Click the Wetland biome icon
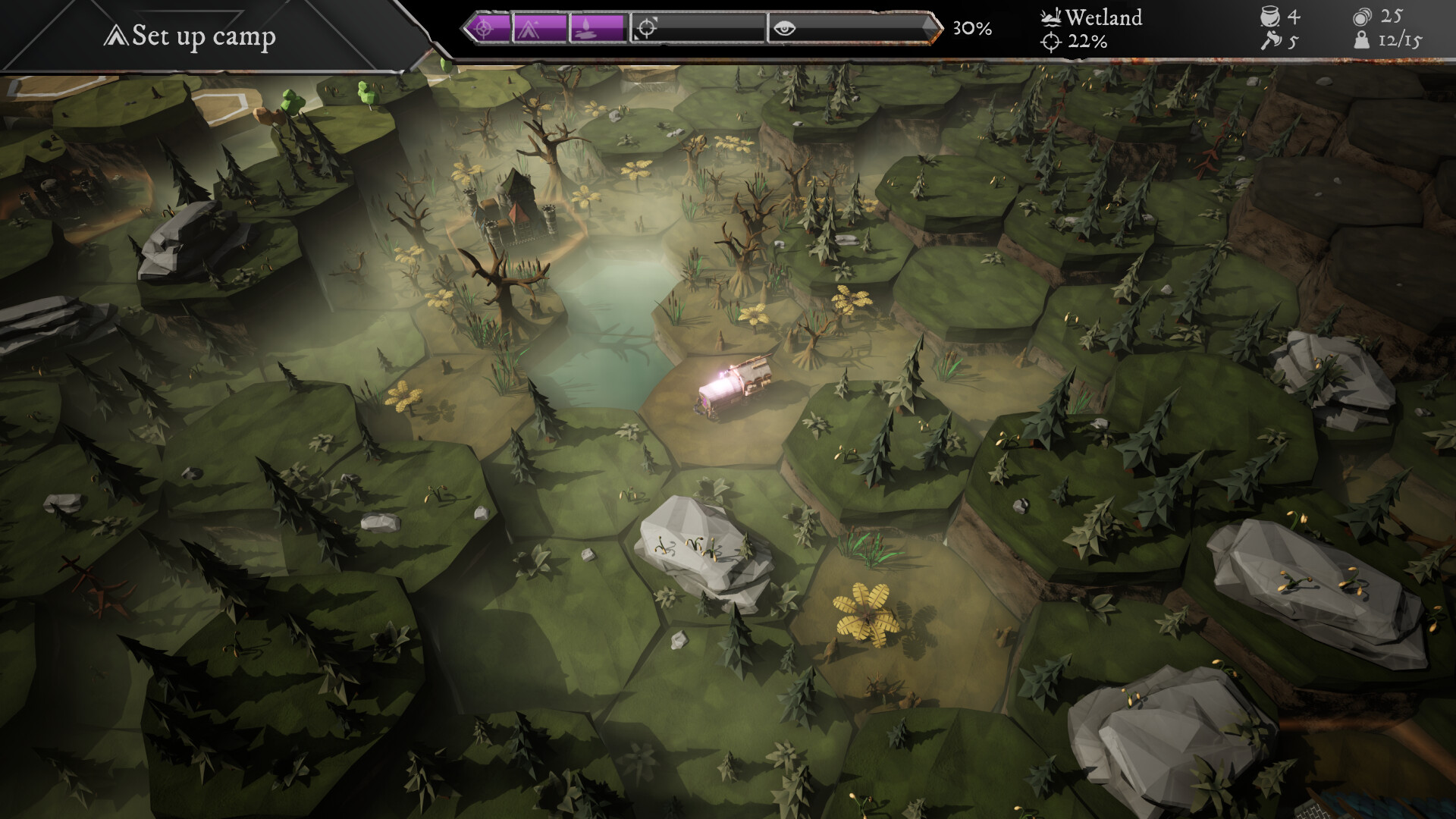Image resolution: width=1456 pixels, height=819 pixels. (1050, 17)
